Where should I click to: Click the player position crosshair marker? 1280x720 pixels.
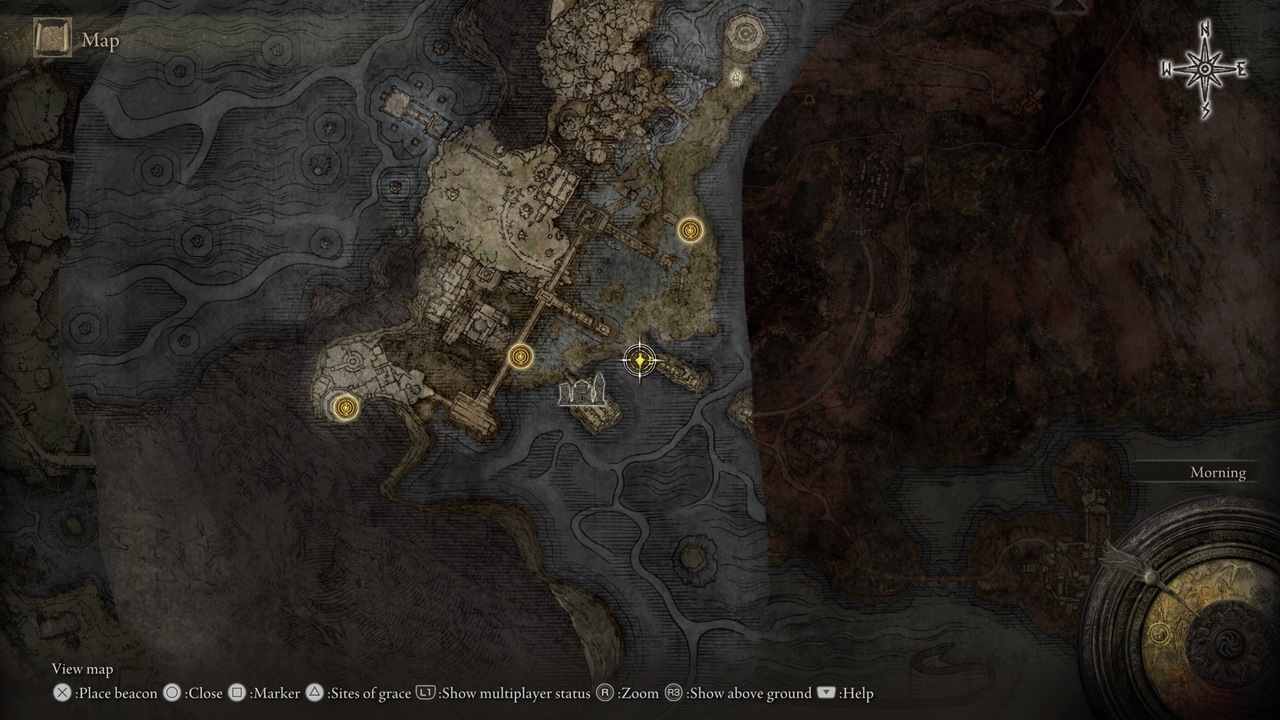point(640,360)
